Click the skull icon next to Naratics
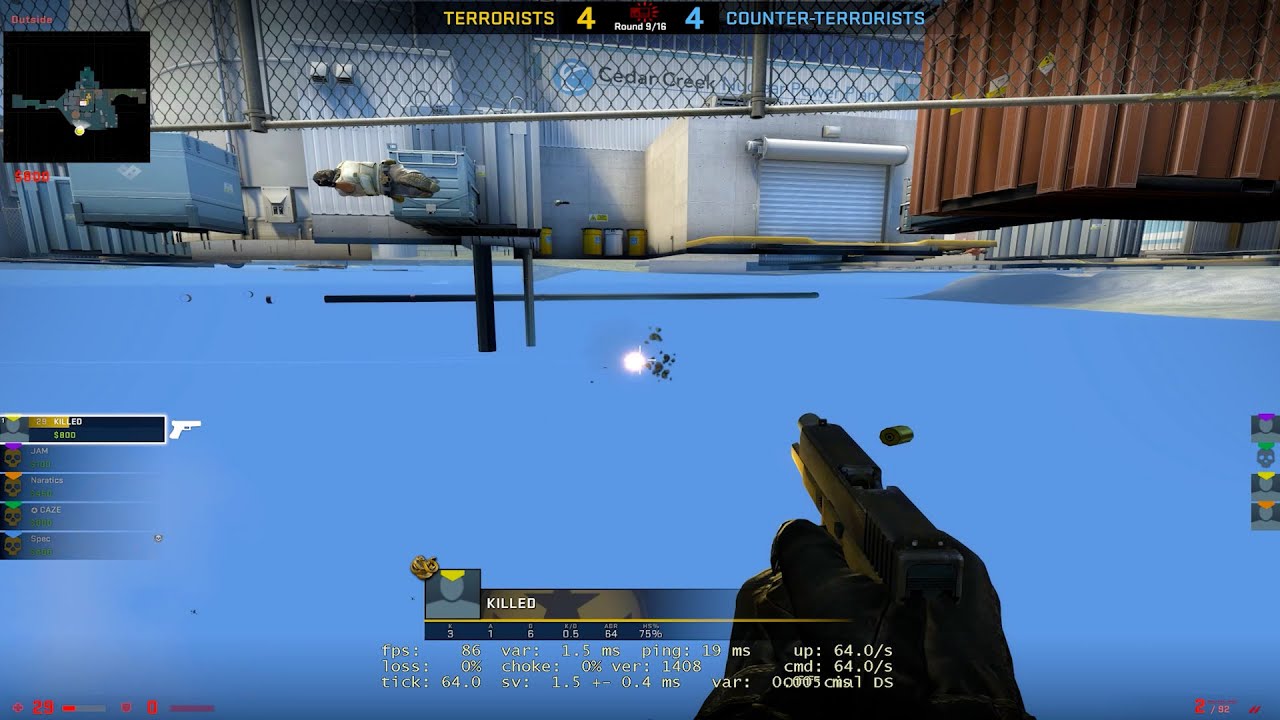This screenshot has height=720, width=1280. point(12,488)
